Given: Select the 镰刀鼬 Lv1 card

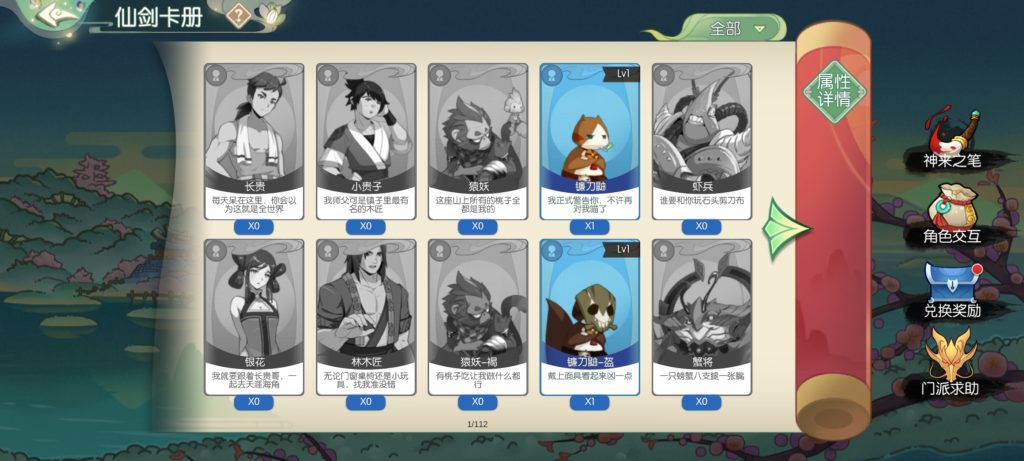Looking at the screenshot, I should tap(590, 140).
